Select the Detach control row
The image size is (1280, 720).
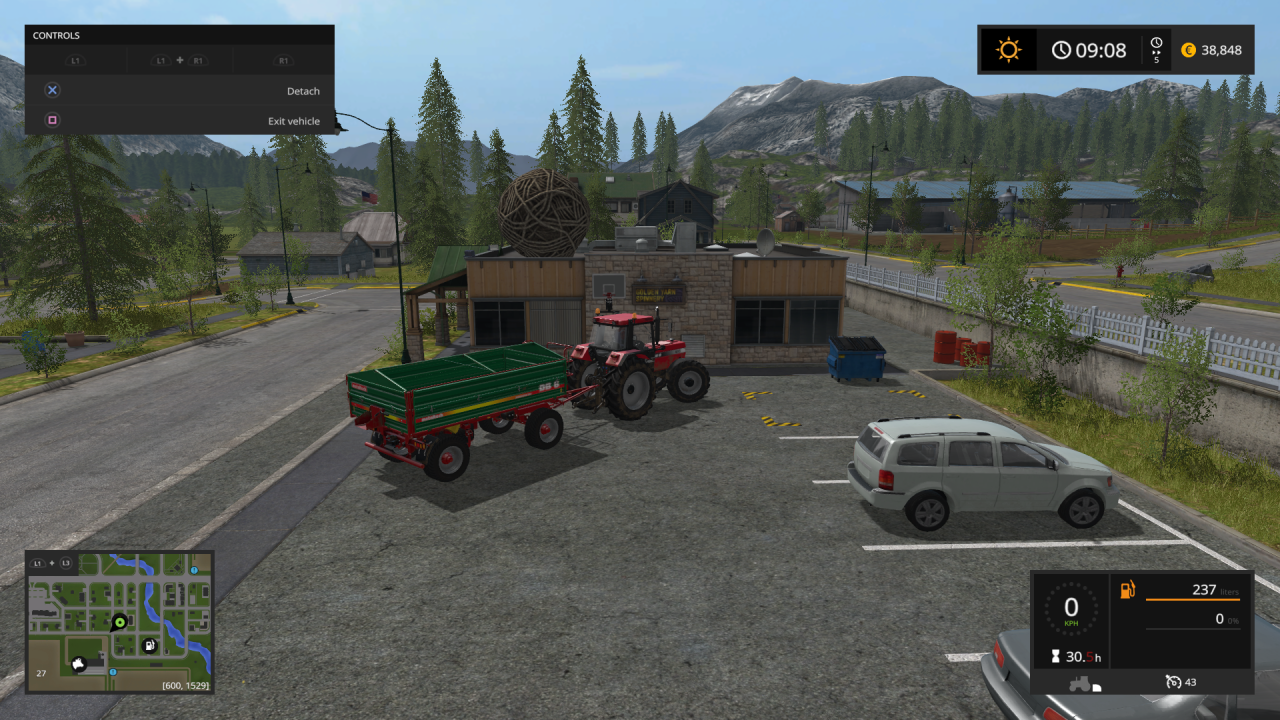click(180, 91)
